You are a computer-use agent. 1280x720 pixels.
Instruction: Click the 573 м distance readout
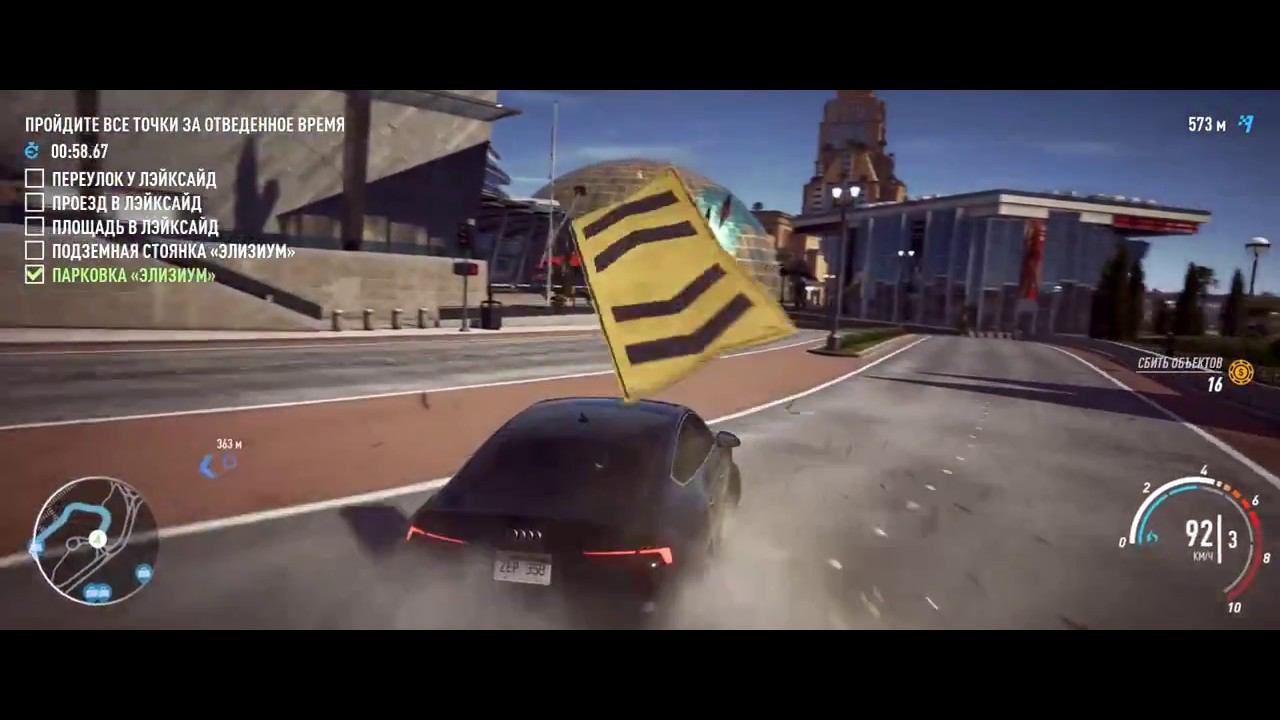pyautogui.click(x=1207, y=125)
